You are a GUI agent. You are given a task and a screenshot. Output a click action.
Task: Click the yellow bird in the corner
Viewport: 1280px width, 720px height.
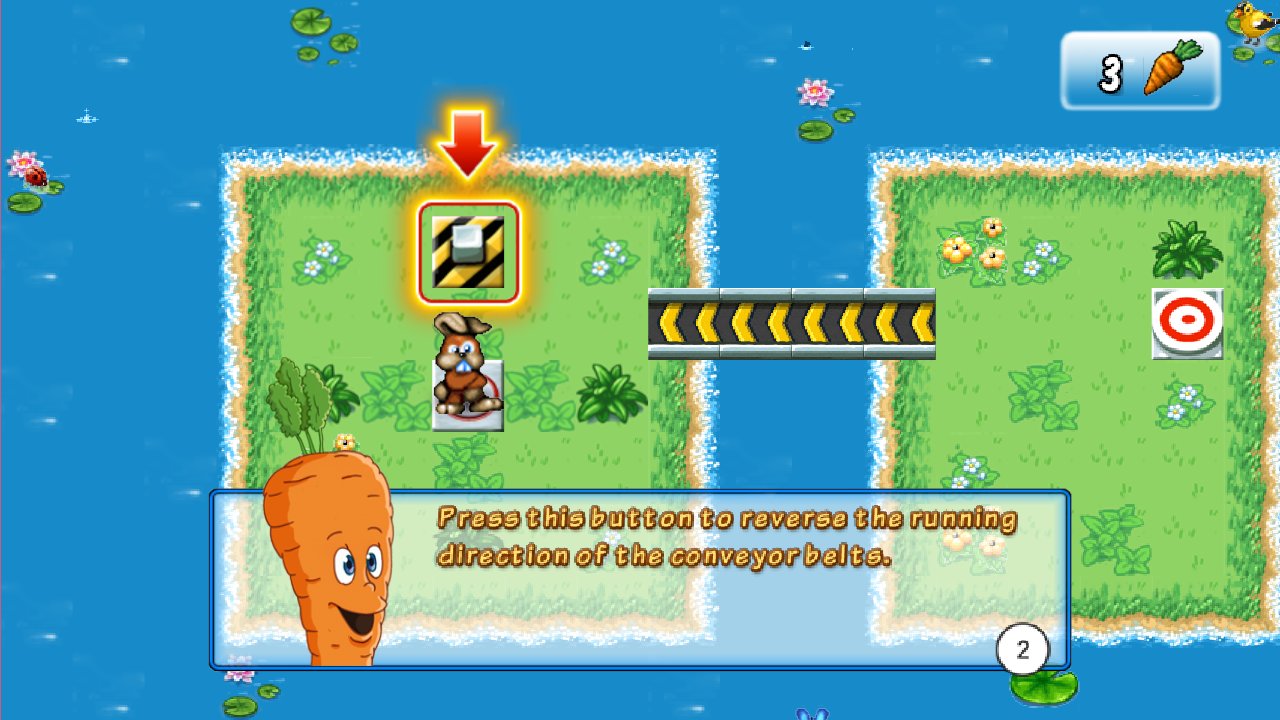pos(1251,22)
